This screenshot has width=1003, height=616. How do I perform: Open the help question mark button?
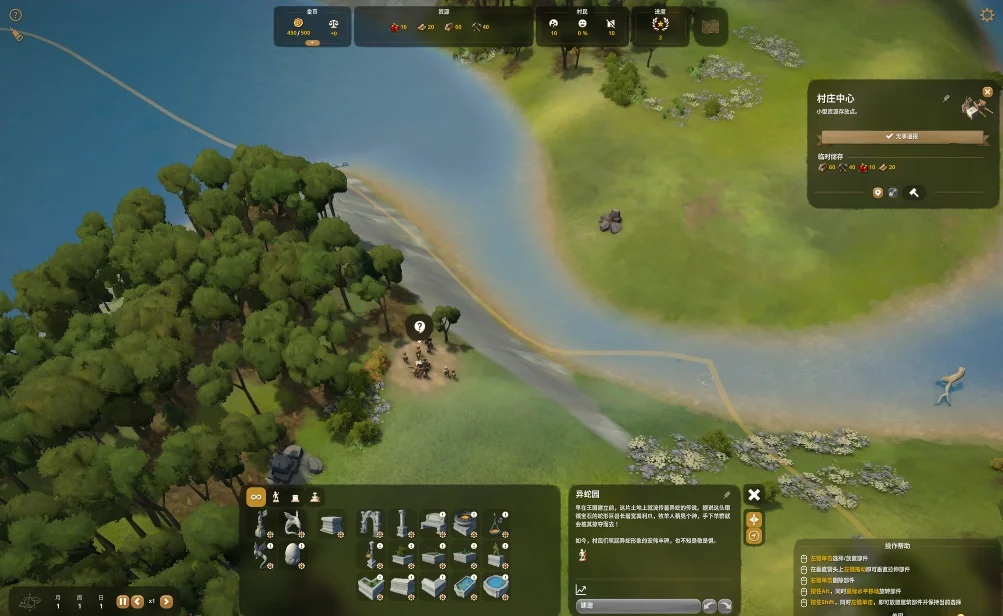tap(15, 15)
